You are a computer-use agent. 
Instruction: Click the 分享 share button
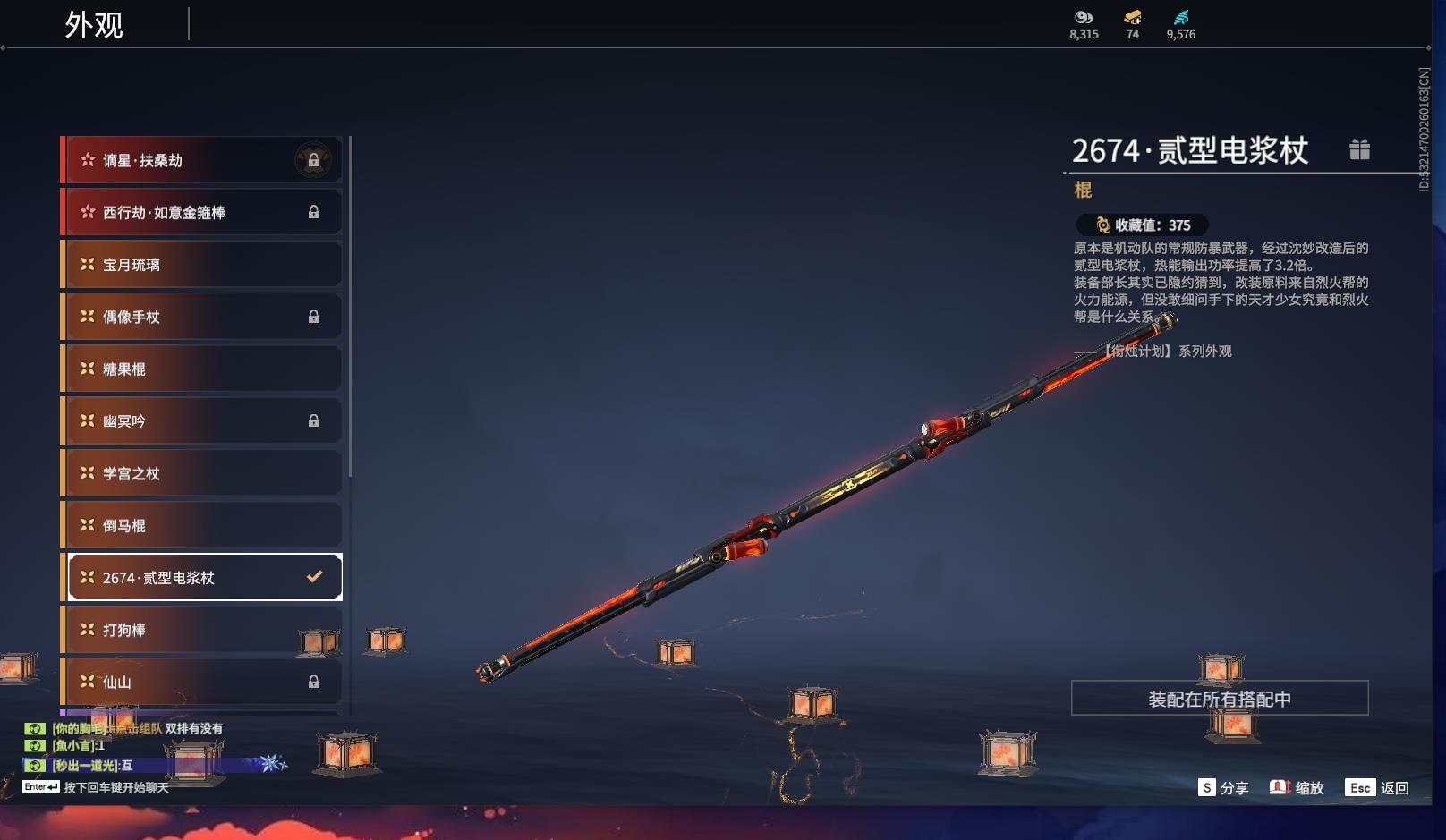coord(1223,788)
